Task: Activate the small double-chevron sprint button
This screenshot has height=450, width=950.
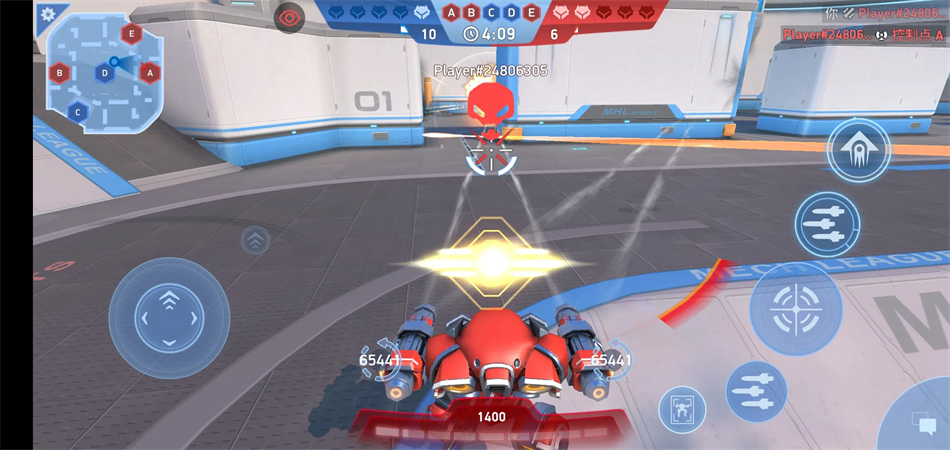Action: 255,240
